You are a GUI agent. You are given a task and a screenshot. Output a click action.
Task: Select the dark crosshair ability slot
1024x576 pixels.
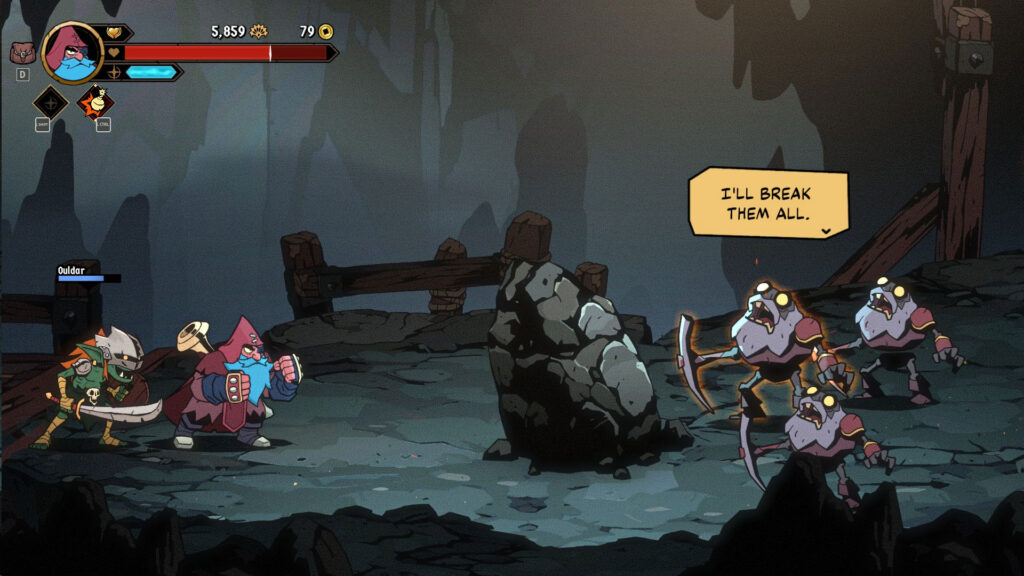(x=50, y=102)
